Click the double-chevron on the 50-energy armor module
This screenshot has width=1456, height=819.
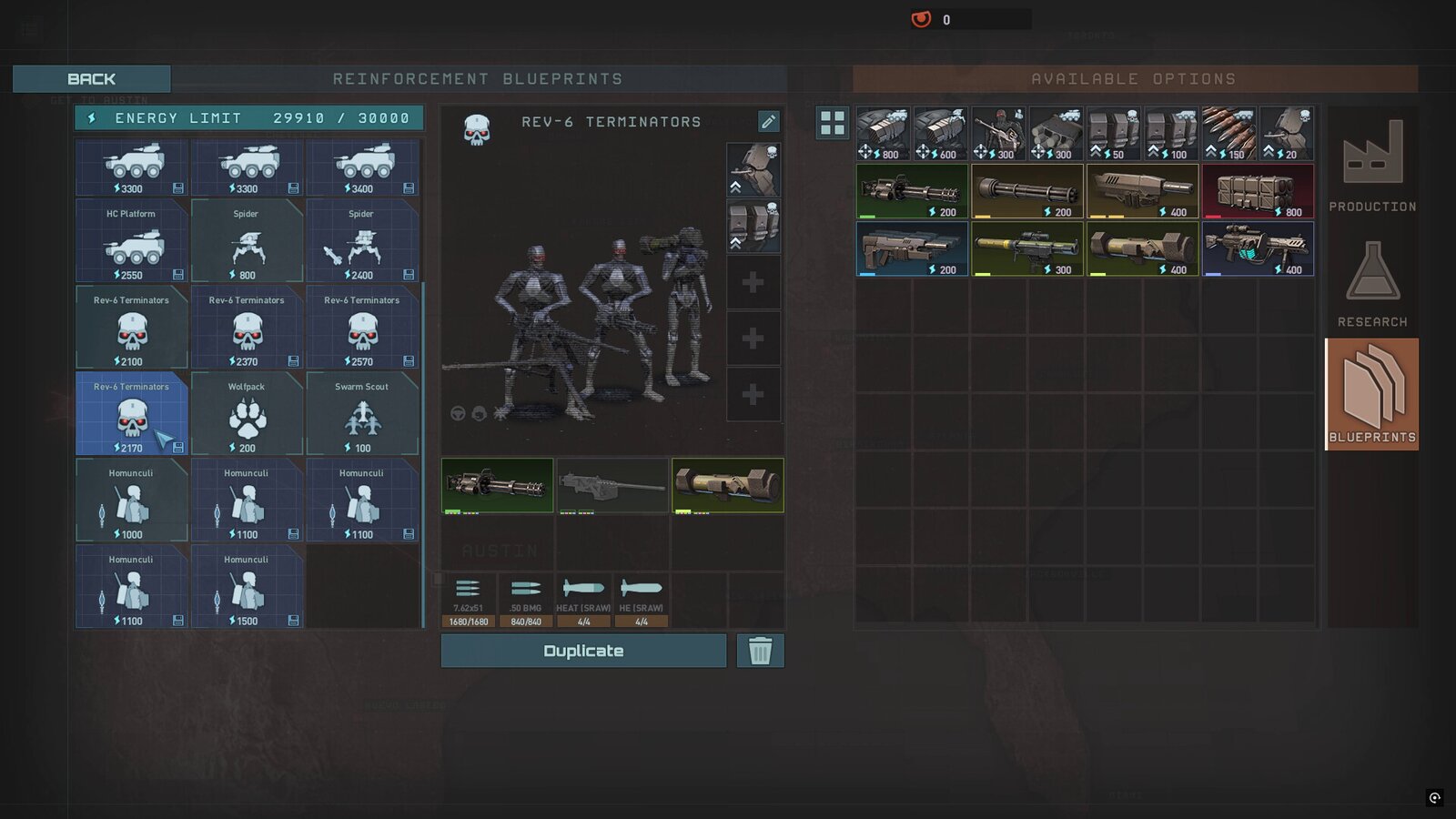tap(1096, 151)
